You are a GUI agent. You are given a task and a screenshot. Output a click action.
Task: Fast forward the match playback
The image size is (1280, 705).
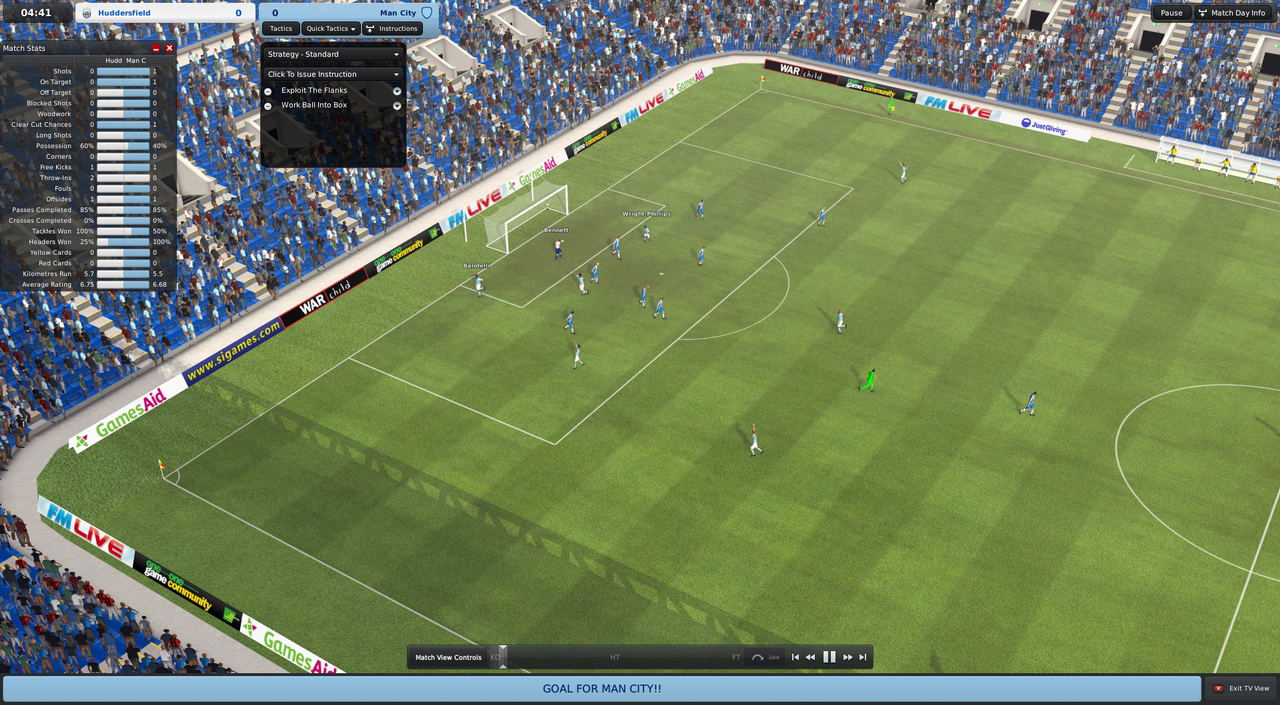(848, 657)
